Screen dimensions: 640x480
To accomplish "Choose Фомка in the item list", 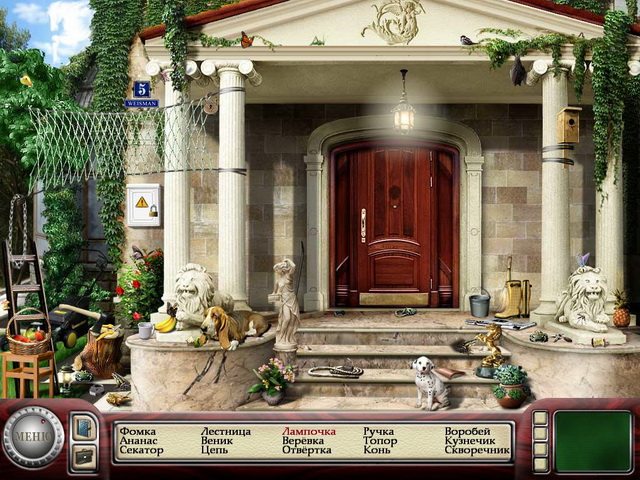I will 137,432.
